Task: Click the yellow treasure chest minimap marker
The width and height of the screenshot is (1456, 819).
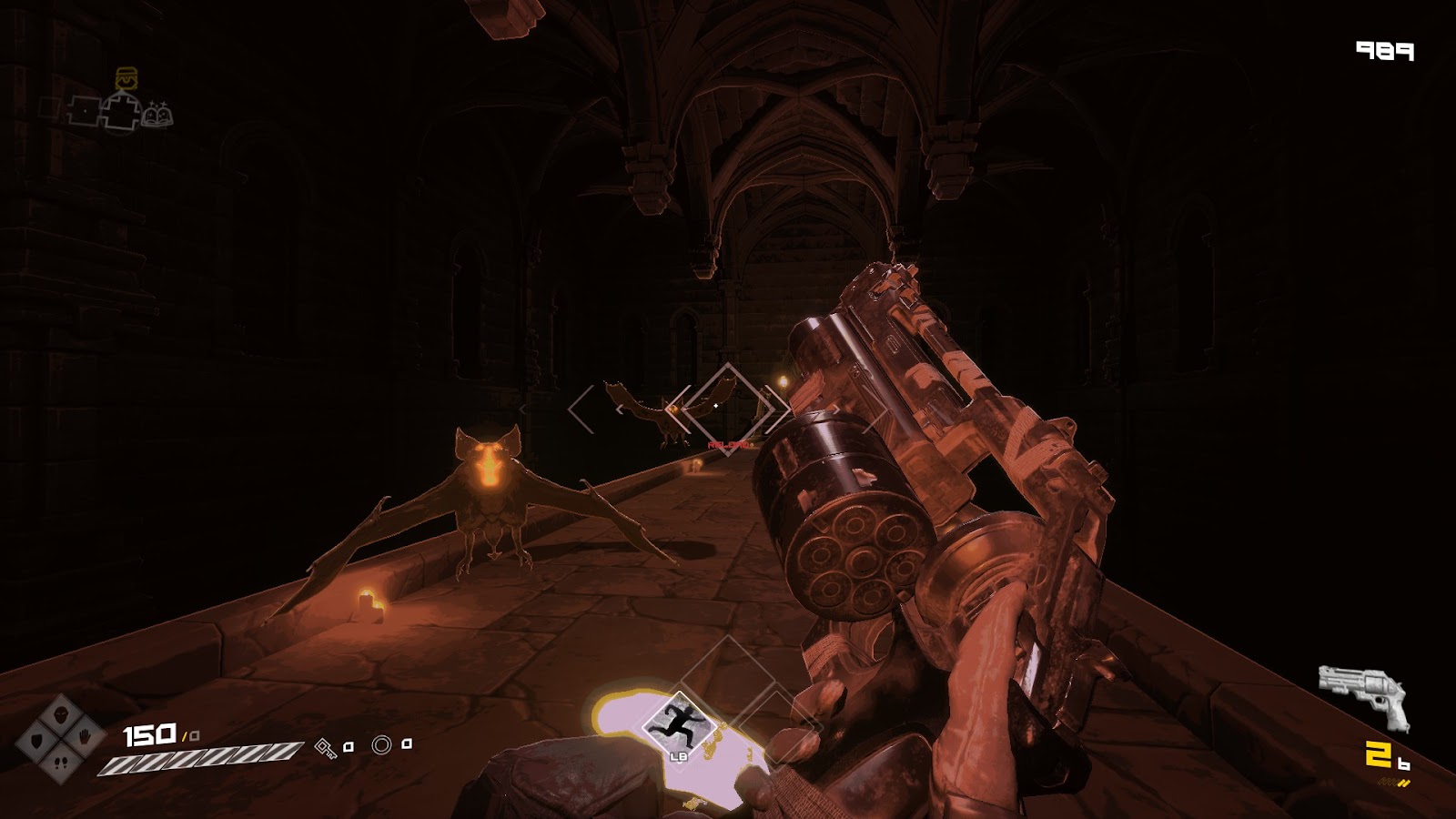Action: [x=126, y=78]
